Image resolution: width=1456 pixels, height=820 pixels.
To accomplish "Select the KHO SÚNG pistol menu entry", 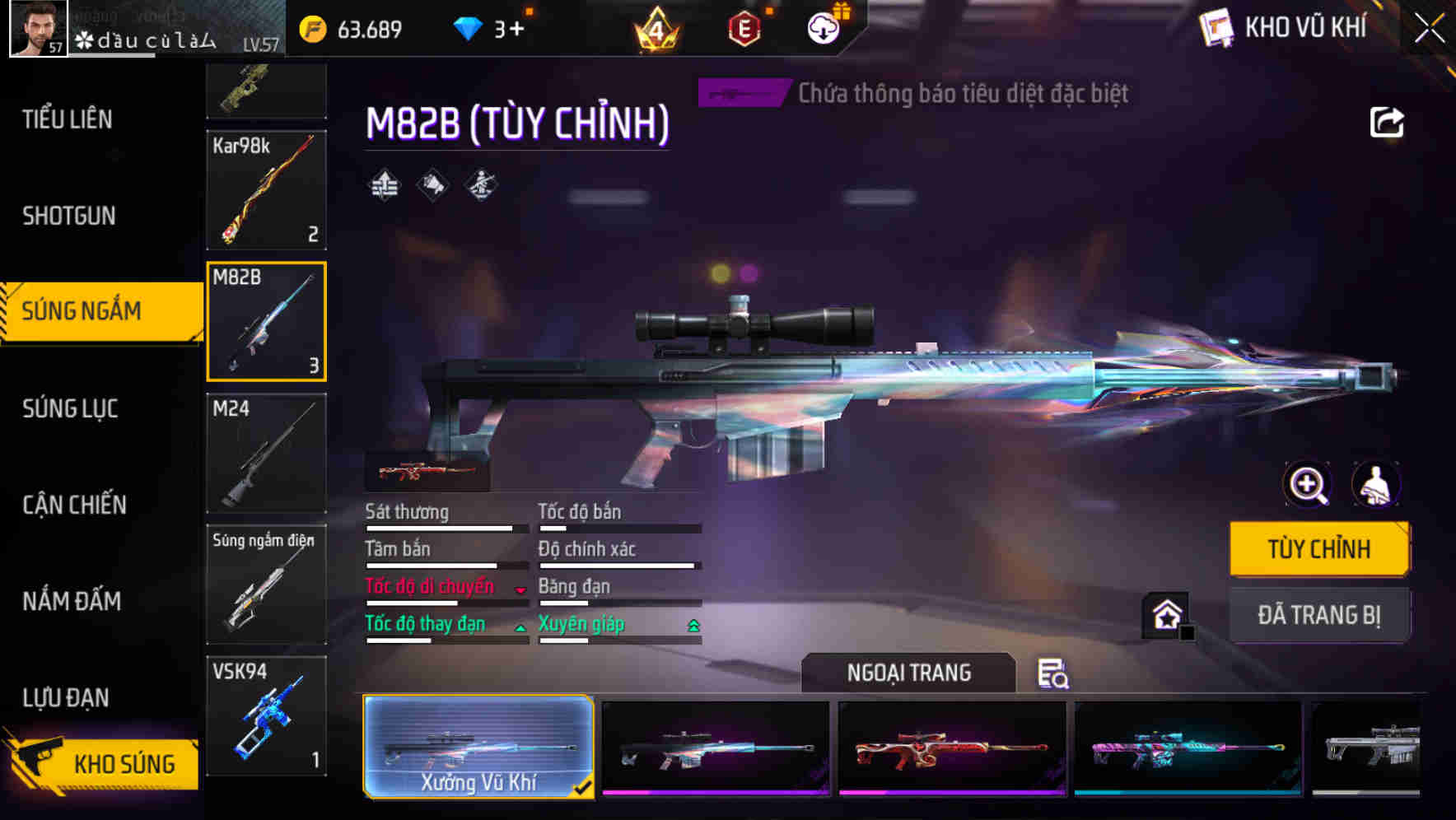I will [x=124, y=763].
